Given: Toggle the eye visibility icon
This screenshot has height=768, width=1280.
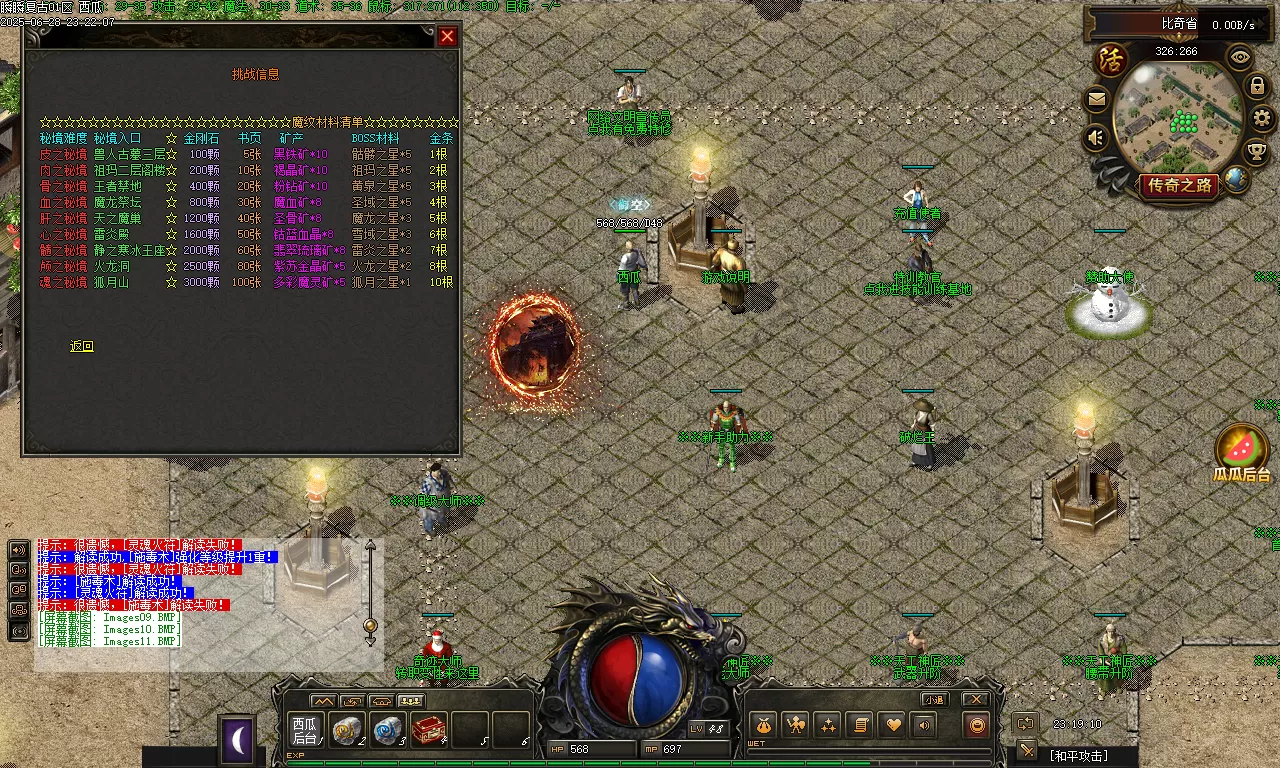Looking at the screenshot, I should pyautogui.click(x=1240, y=57).
